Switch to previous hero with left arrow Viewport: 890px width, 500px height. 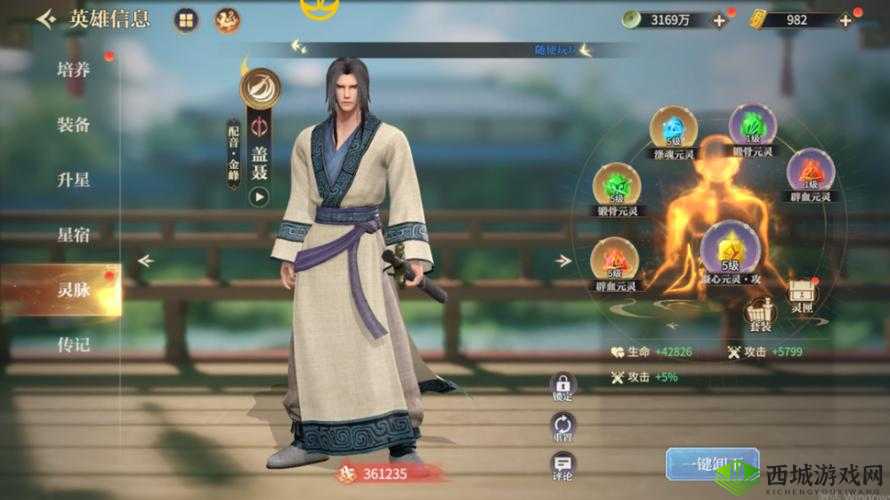click(146, 261)
